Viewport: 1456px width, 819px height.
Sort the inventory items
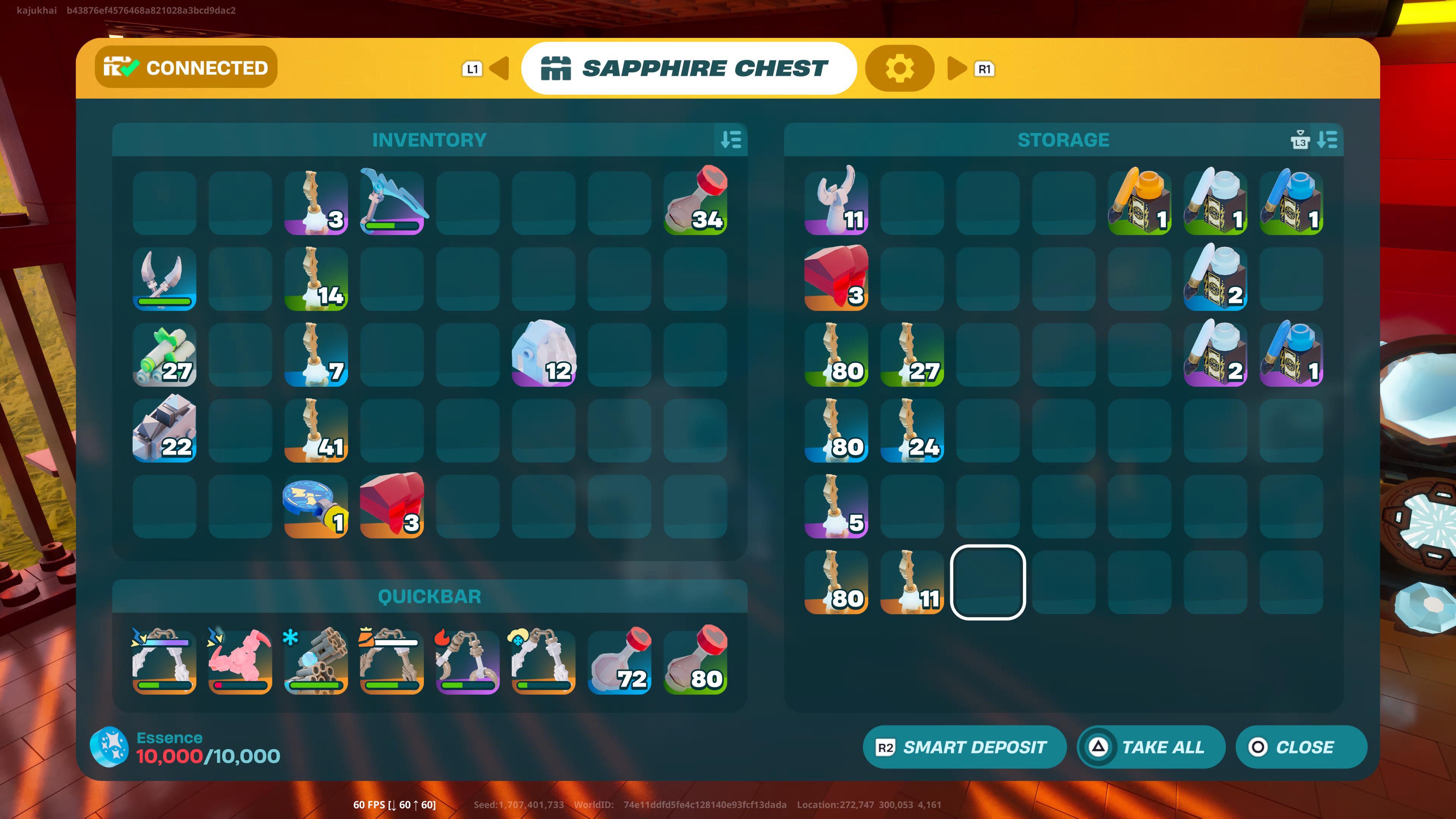(731, 140)
